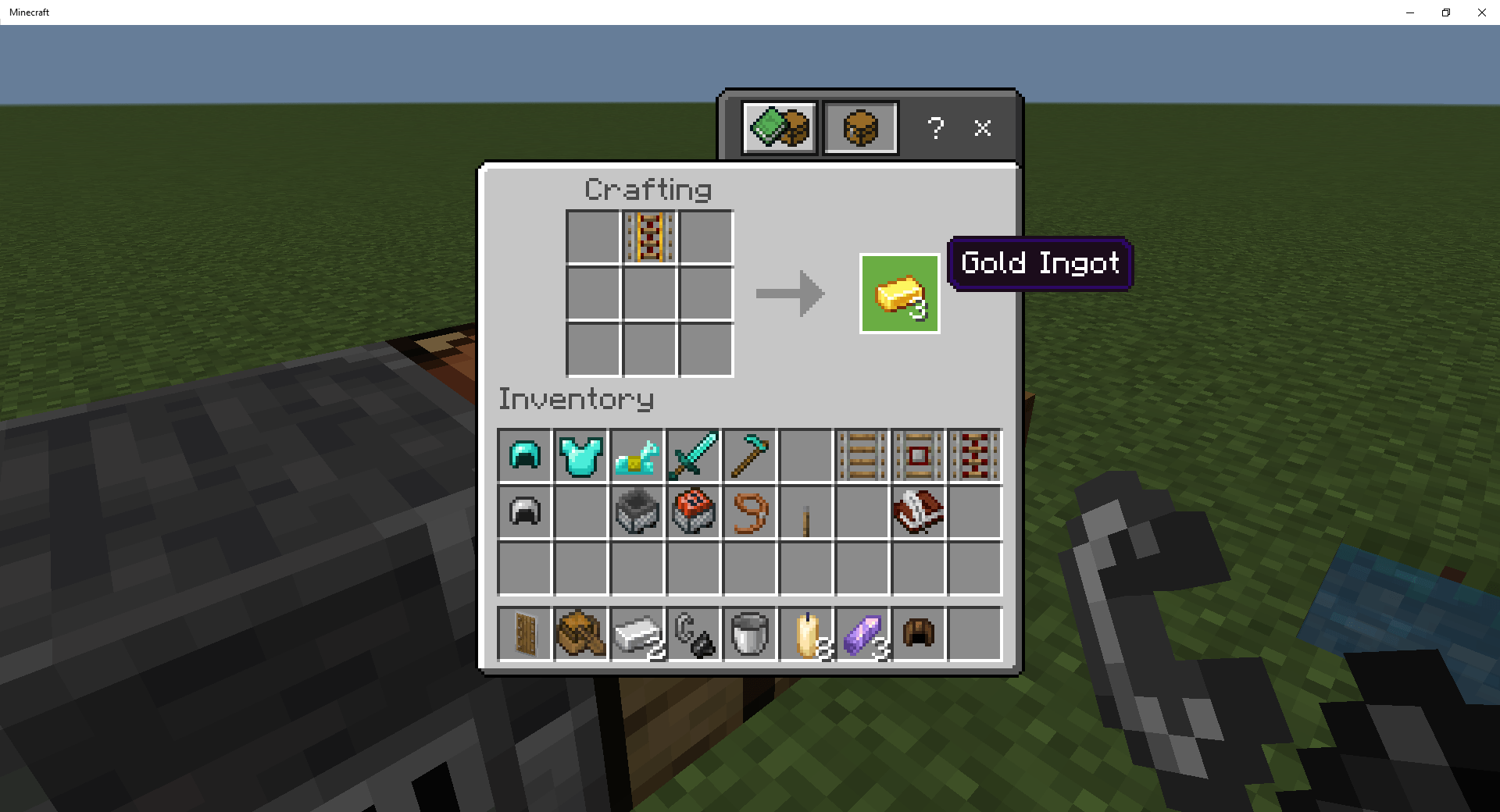The height and width of the screenshot is (812, 1500).
Task: Select the lead item
Action: tap(748, 513)
